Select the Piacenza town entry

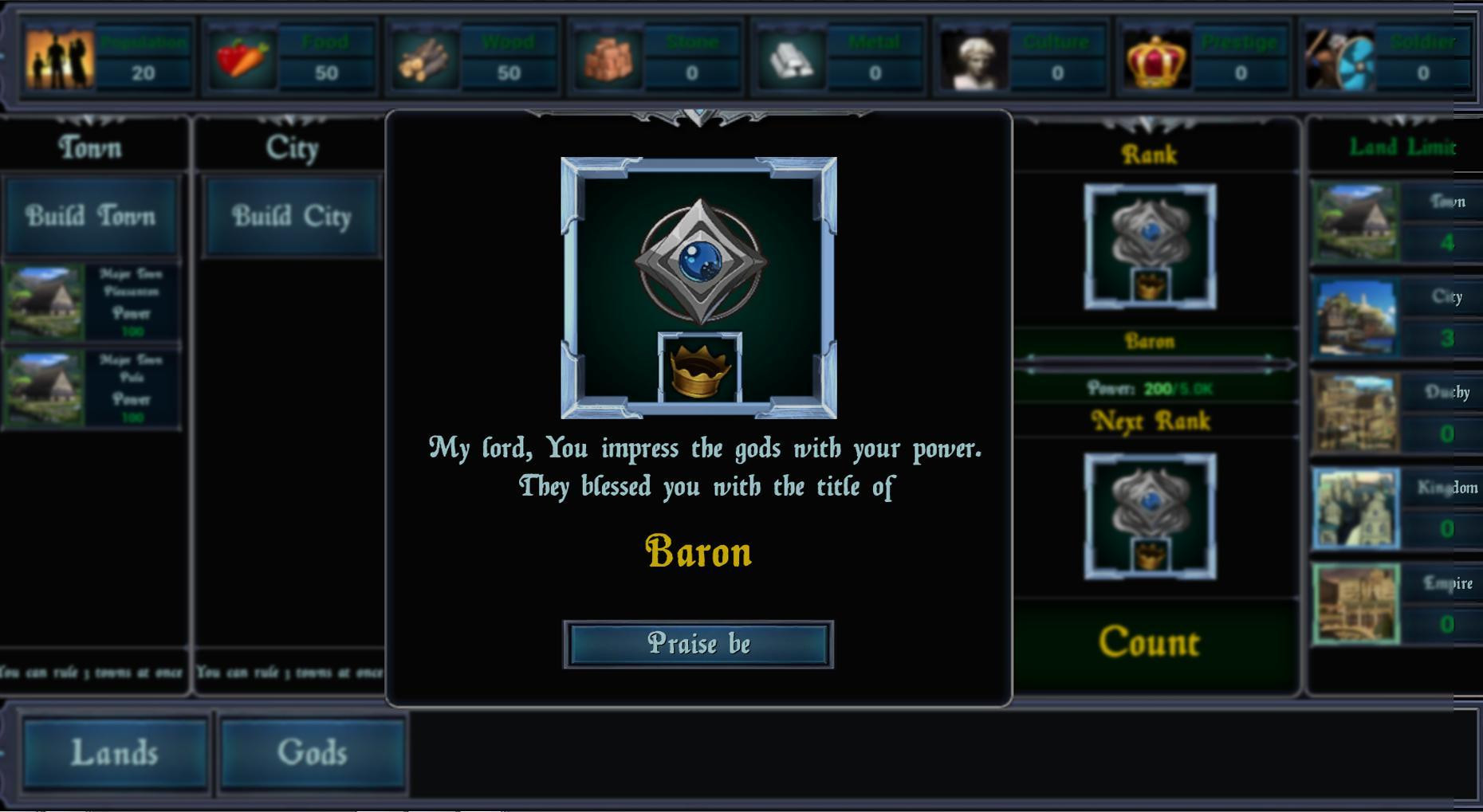pyautogui.click(x=91, y=304)
